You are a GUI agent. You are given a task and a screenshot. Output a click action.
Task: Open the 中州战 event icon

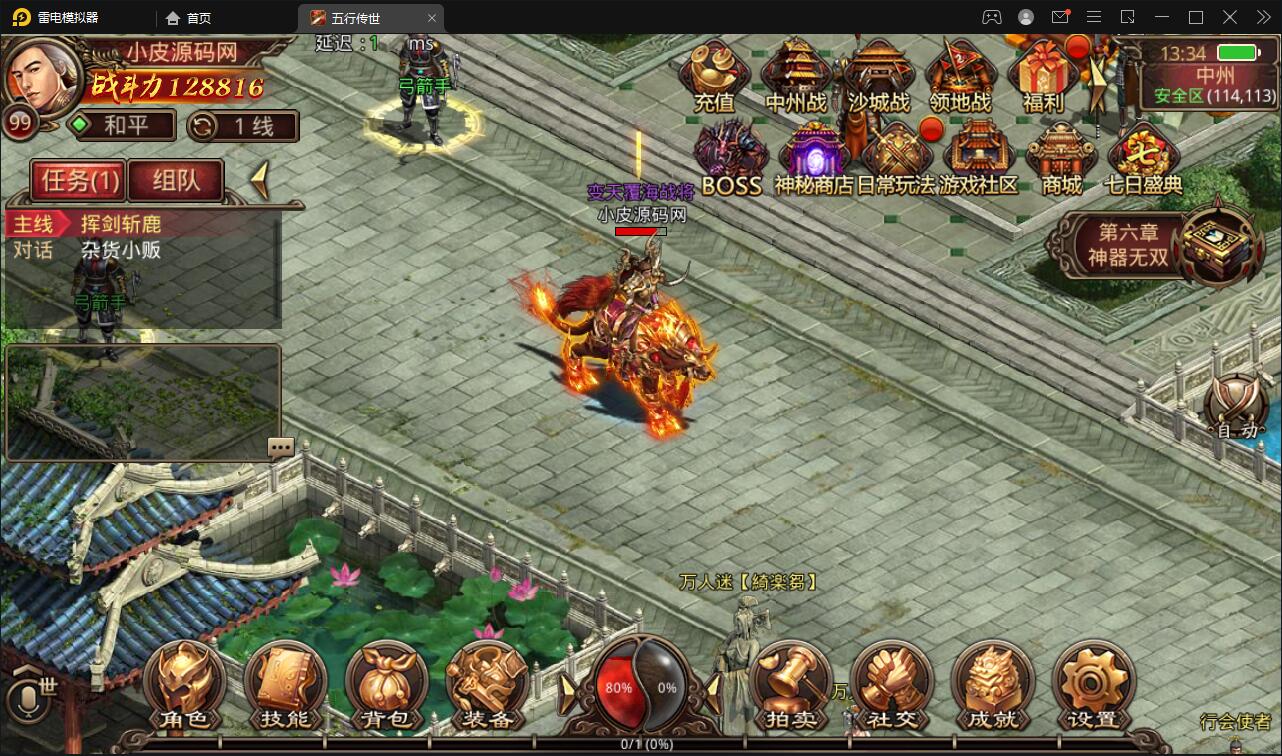tap(796, 75)
